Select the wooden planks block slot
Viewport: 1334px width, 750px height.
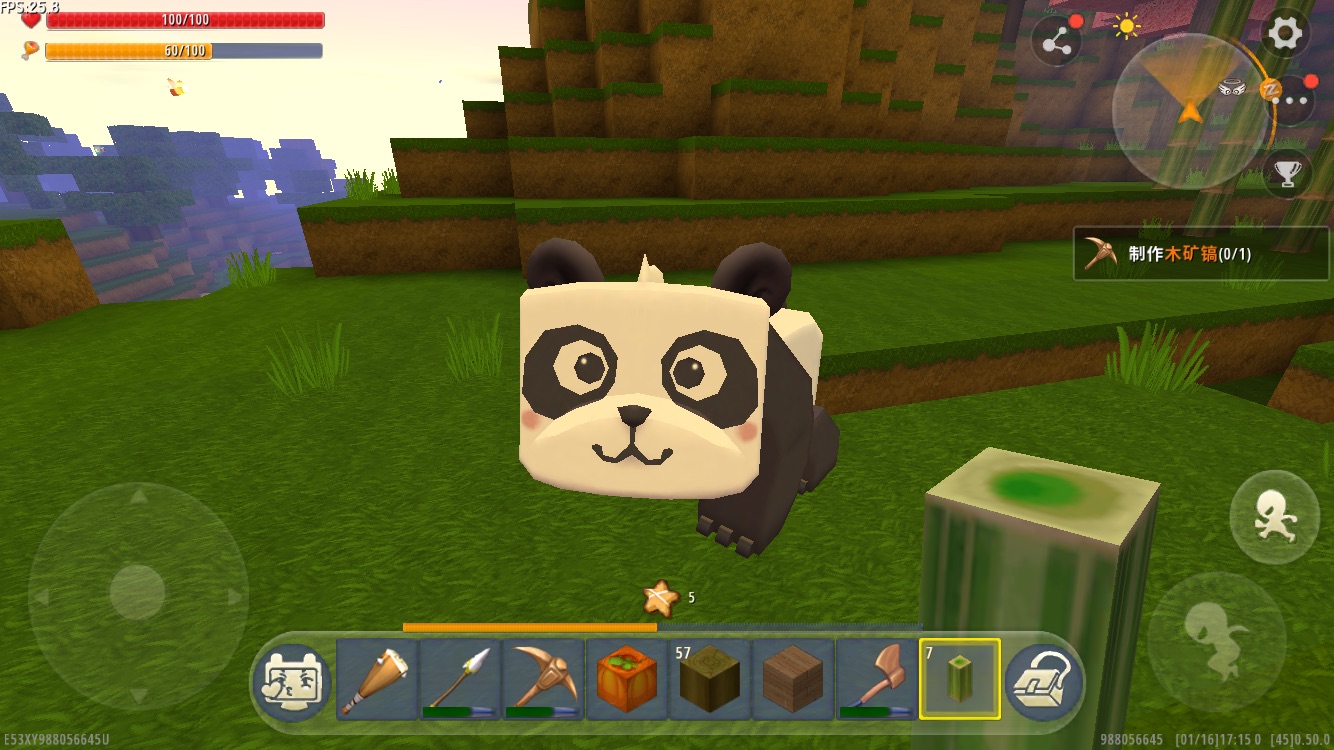792,680
